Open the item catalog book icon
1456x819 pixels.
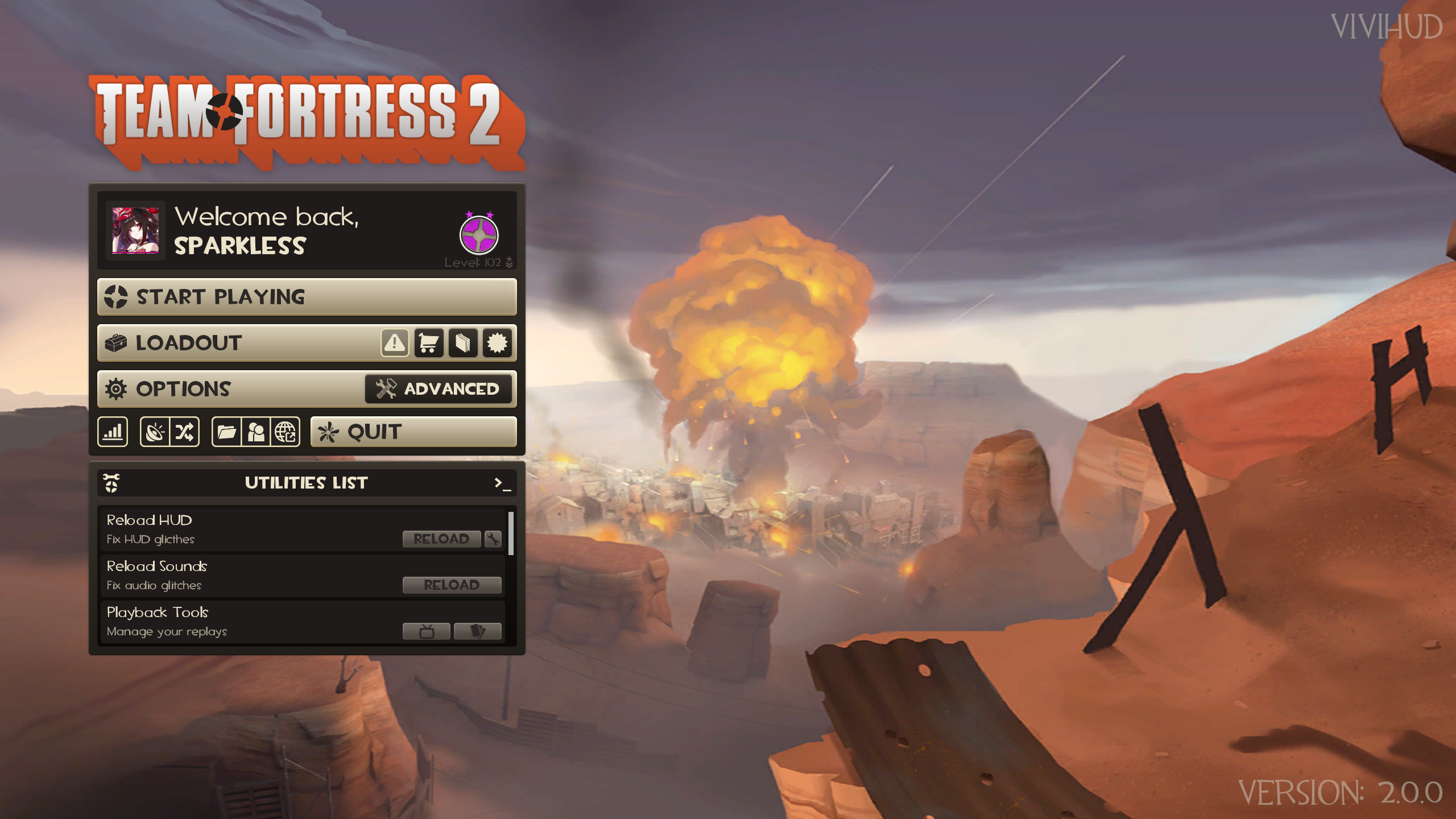[x=463, y=342]
